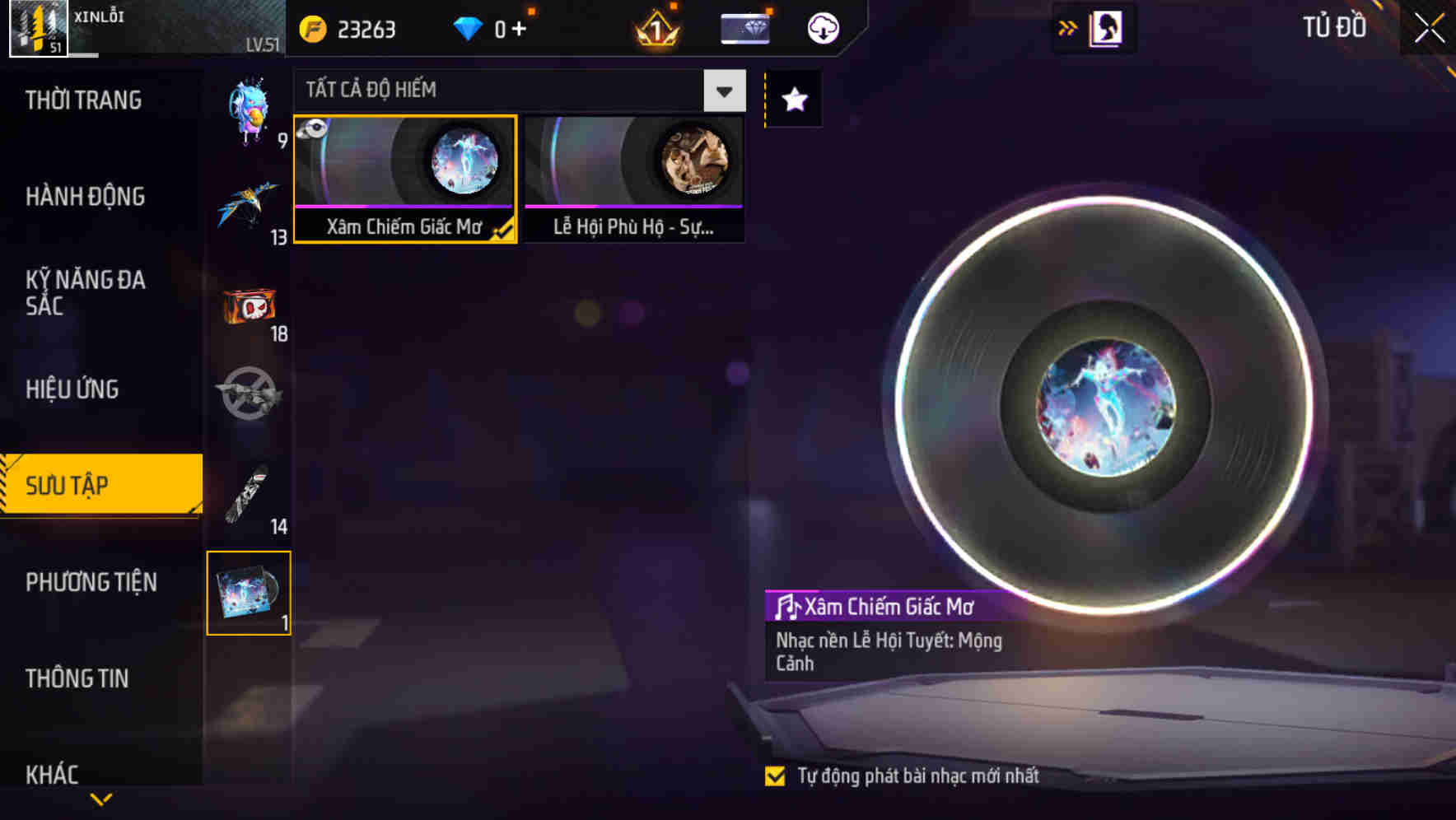Click the rank crown badge

tap(655, 30)
